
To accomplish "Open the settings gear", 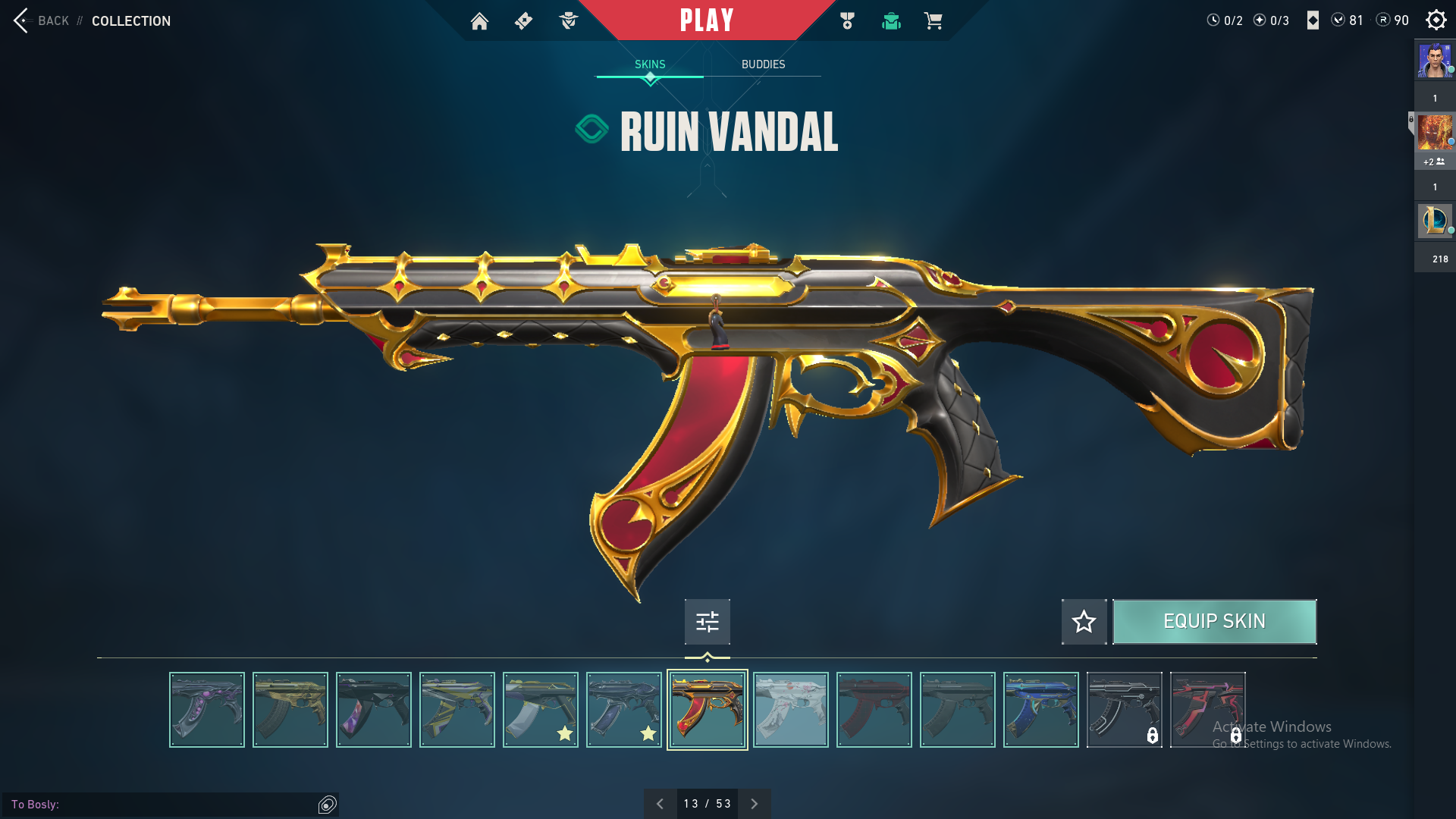I will [x=1436, y=20].
